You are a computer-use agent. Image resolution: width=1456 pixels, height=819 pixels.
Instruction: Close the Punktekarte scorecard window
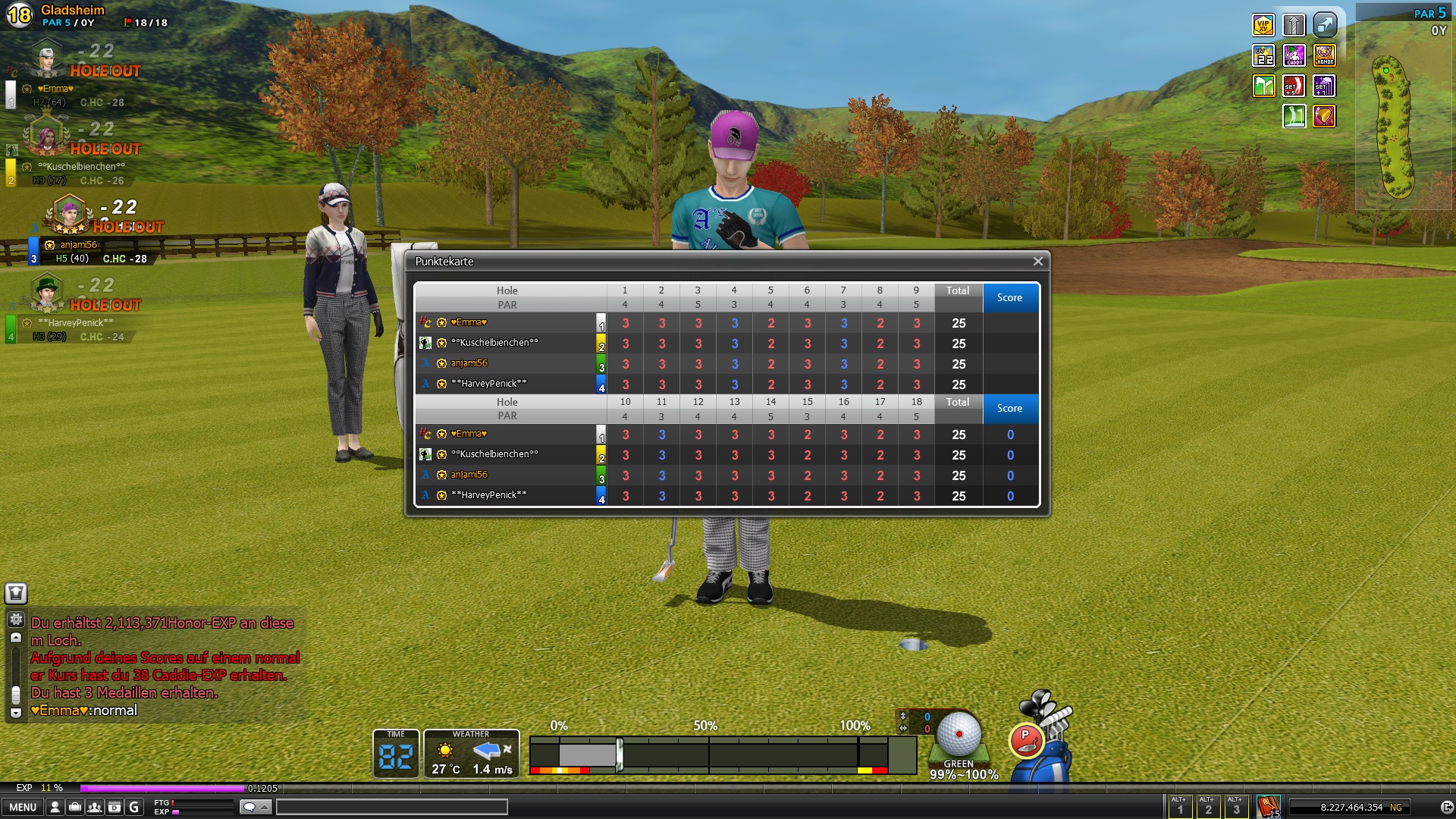tap(1037, 262)
